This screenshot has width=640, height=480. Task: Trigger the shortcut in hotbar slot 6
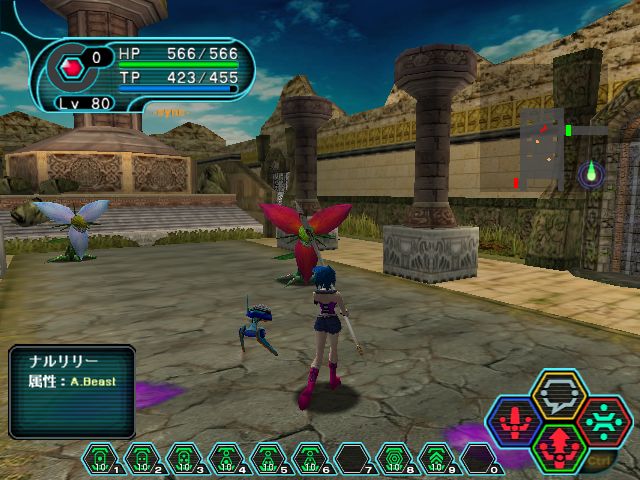click(x=310, y=458)
